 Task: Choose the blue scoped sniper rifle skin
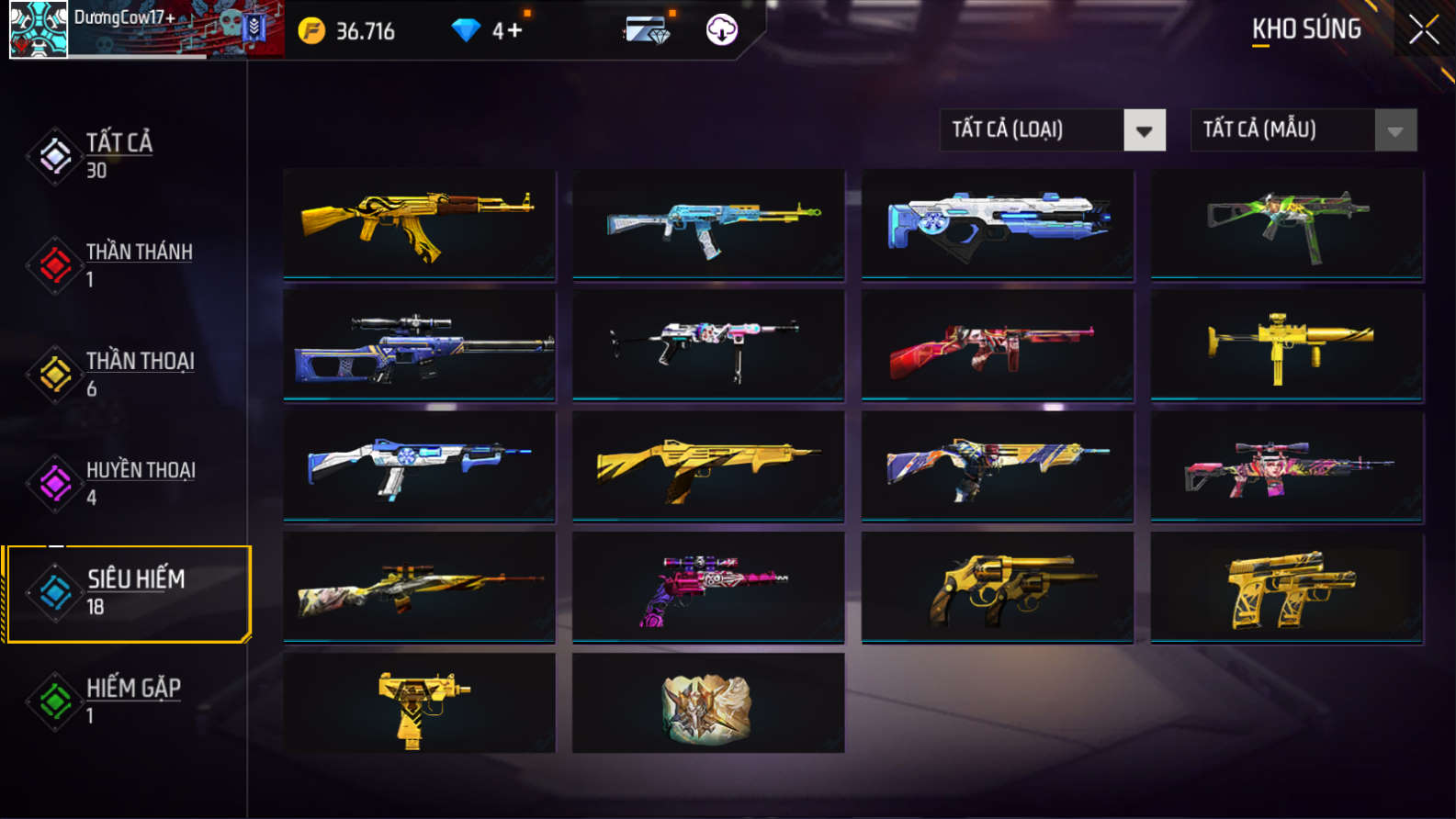pos(419,345)
